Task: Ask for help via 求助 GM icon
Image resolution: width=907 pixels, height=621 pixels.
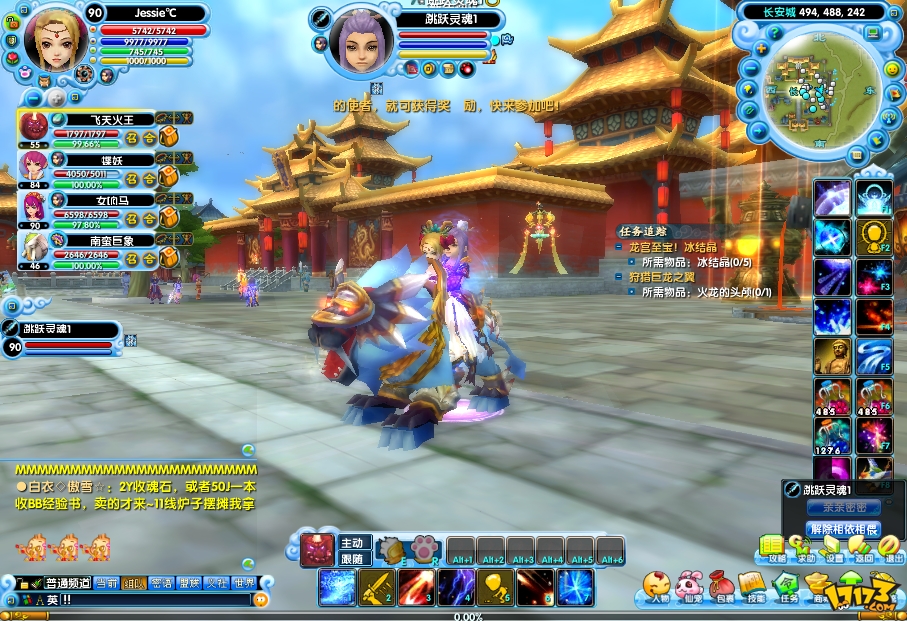Action: click(803, 547)
